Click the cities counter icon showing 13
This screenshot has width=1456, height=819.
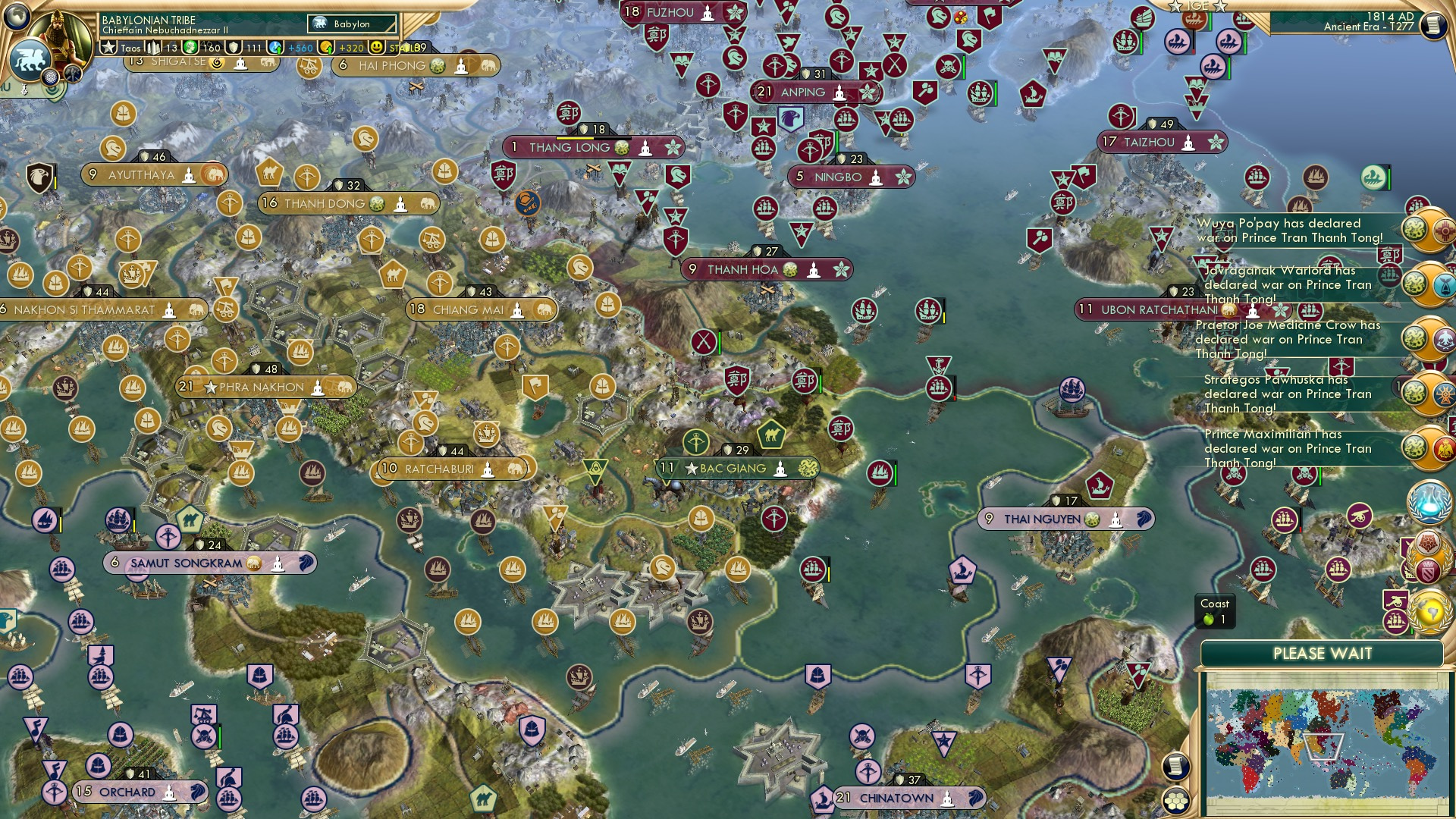[x=153, y=47]
